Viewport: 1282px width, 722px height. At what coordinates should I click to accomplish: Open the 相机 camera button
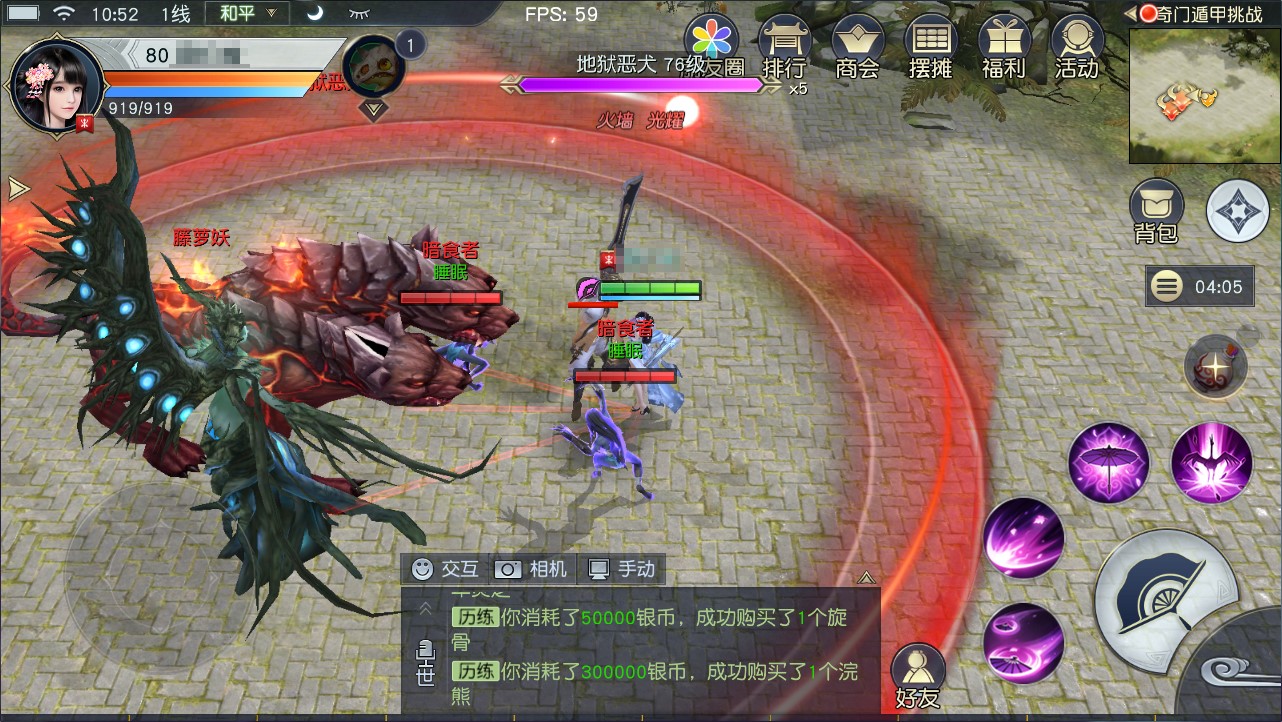[533, 569]
